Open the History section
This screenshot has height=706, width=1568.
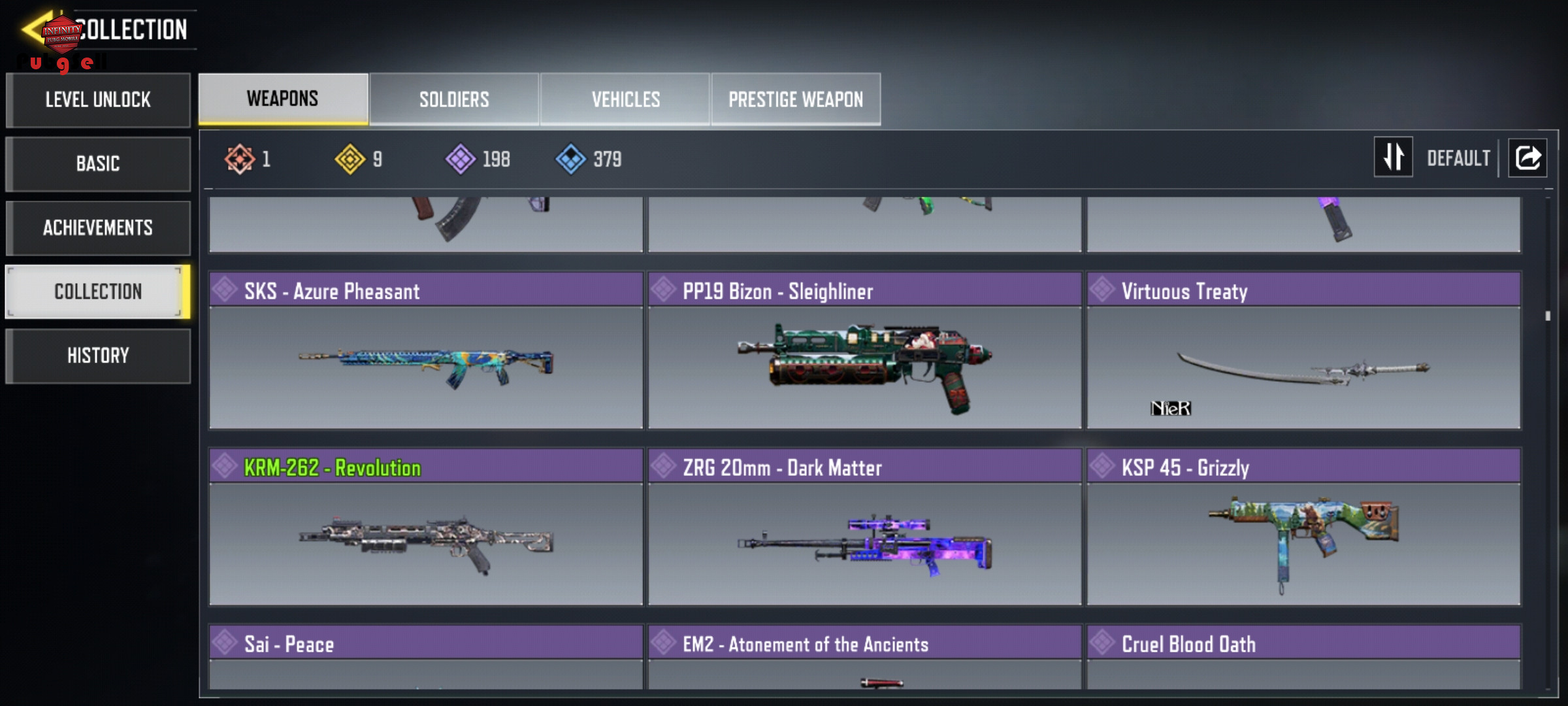point(98,356)
